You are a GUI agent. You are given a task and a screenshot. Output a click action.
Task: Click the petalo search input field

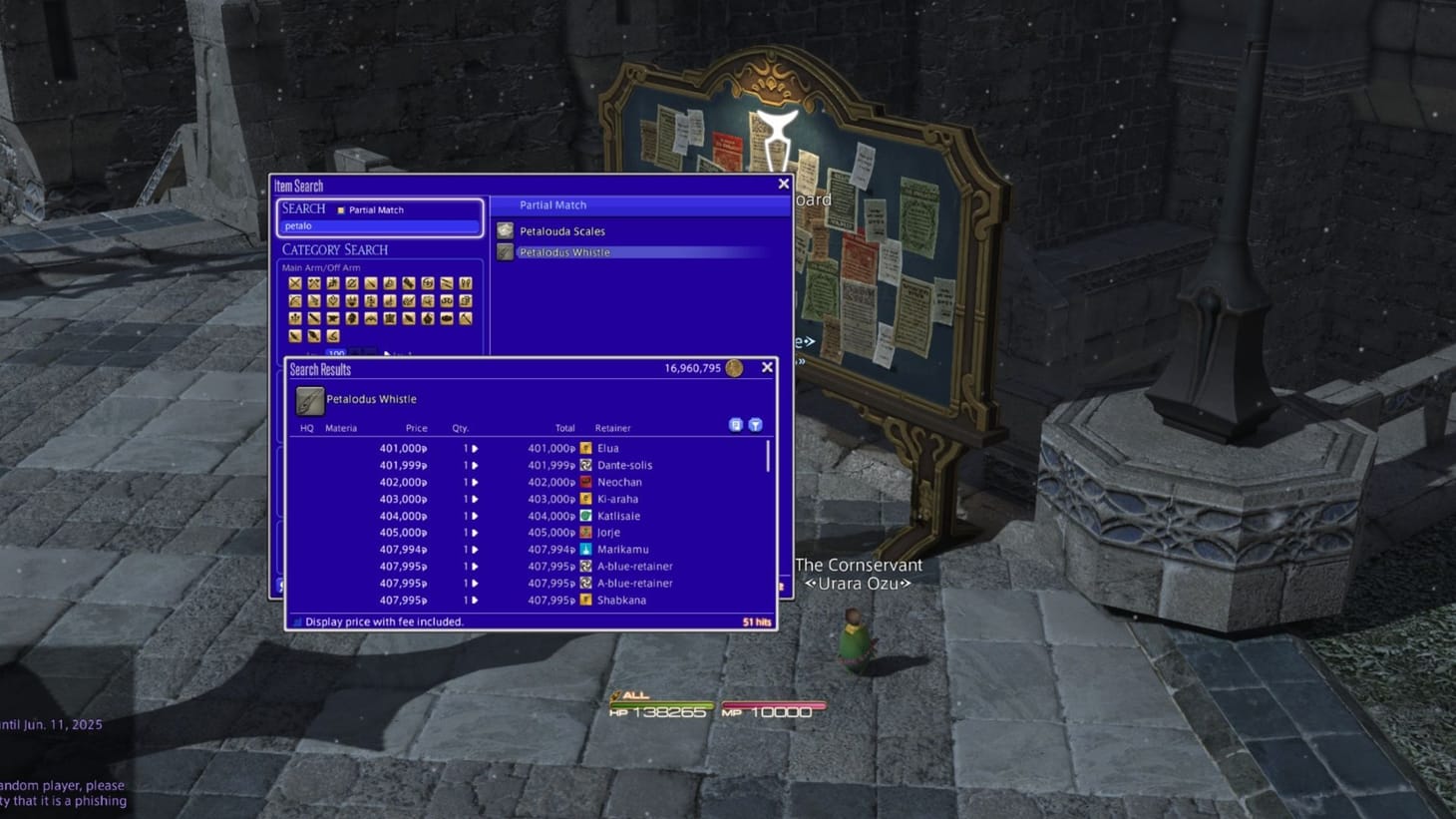tap(379, 226)
